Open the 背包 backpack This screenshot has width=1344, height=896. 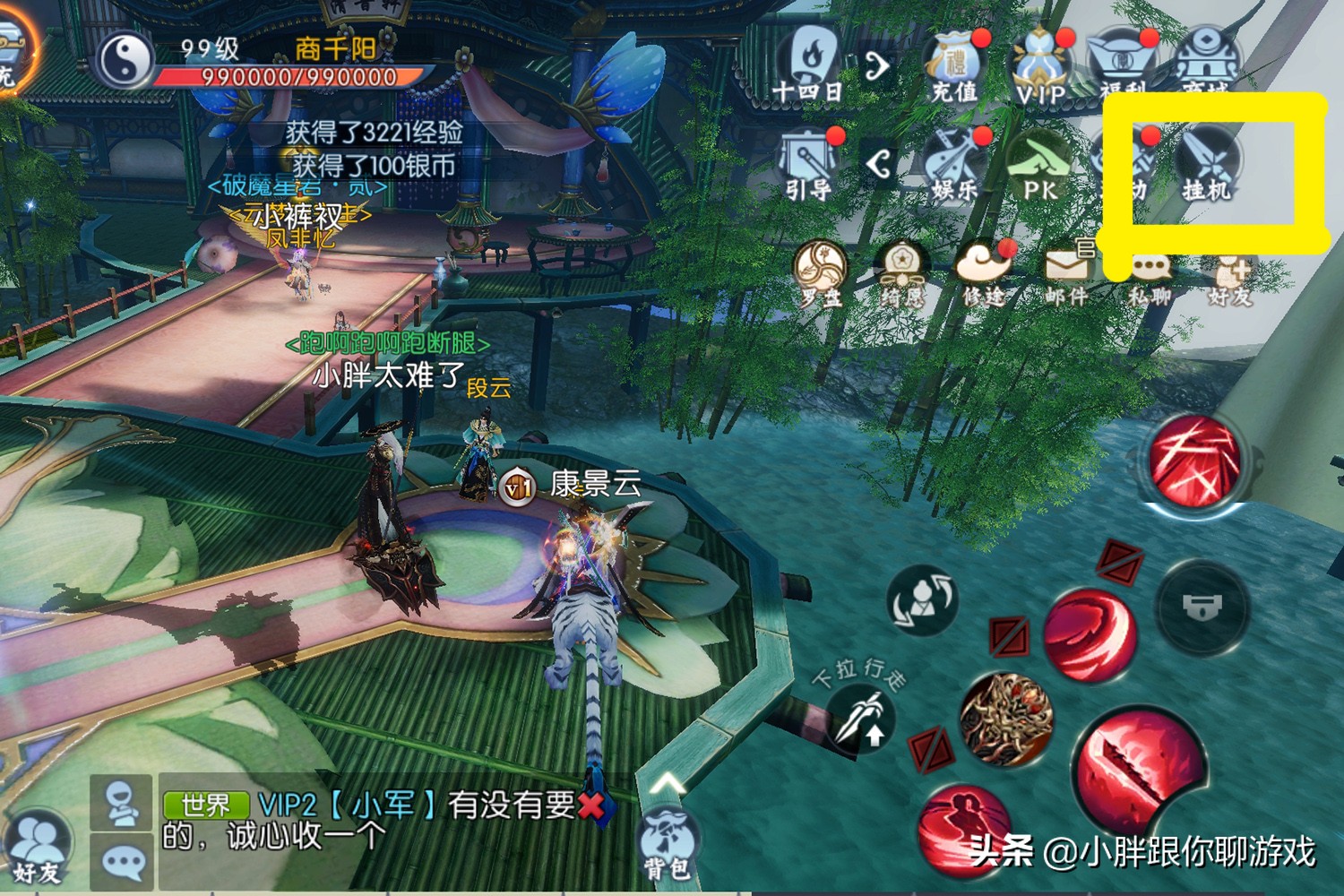coord(668,842)
